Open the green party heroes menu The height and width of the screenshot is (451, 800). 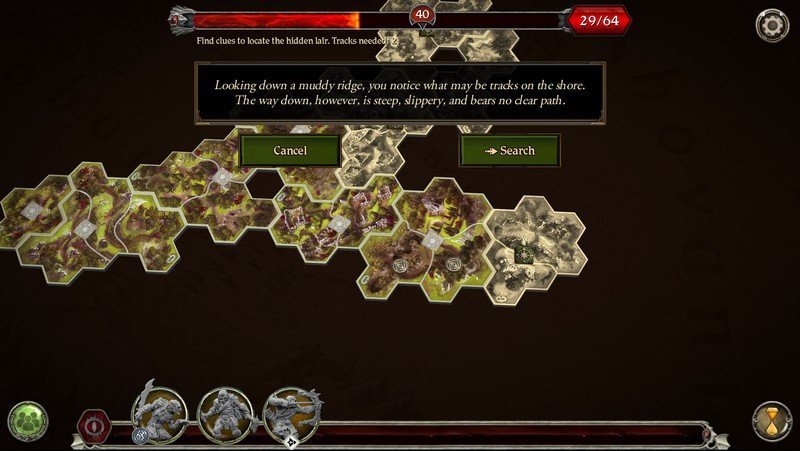[27, 421]
